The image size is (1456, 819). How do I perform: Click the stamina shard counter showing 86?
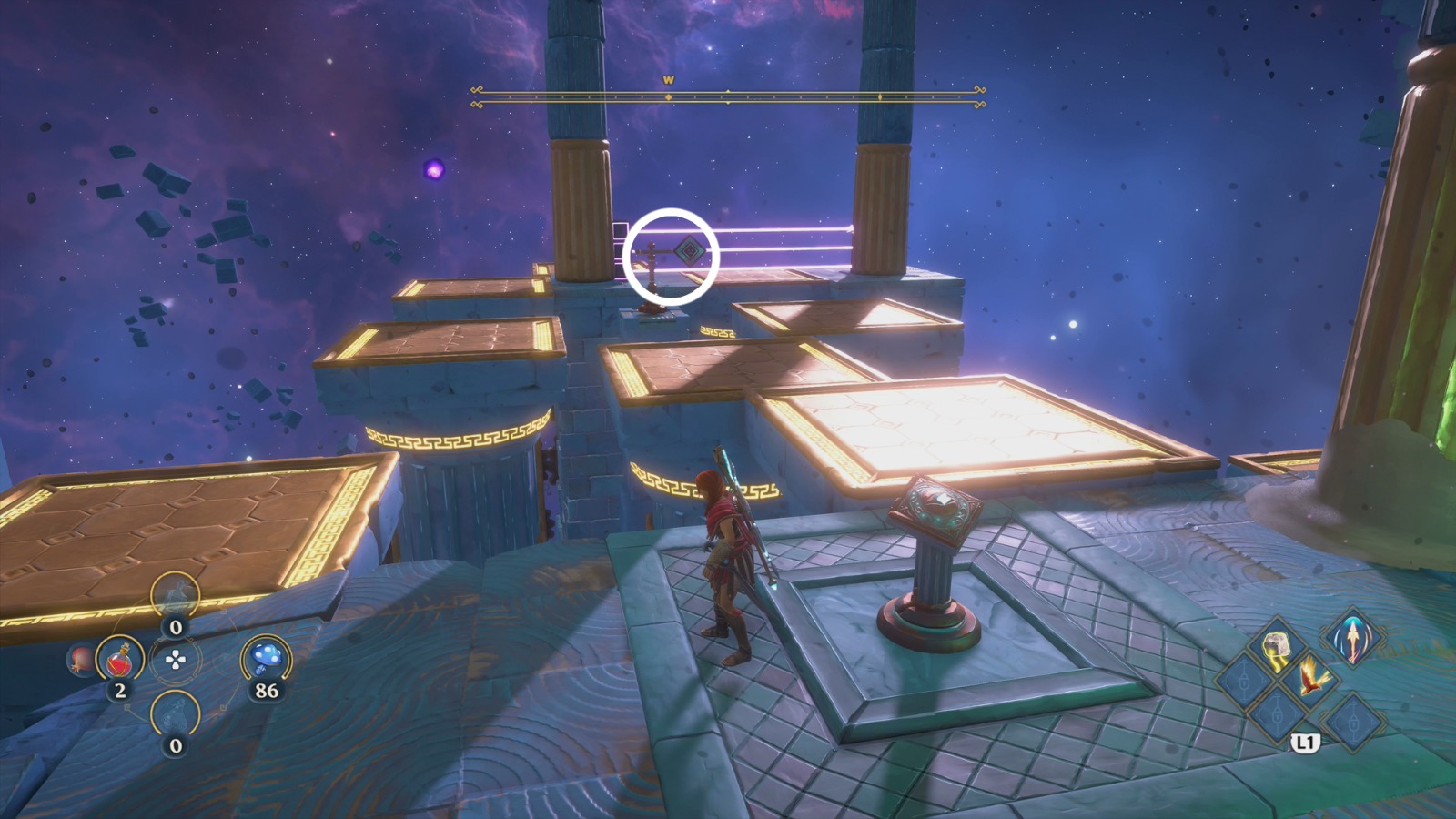tap(265, 691)
